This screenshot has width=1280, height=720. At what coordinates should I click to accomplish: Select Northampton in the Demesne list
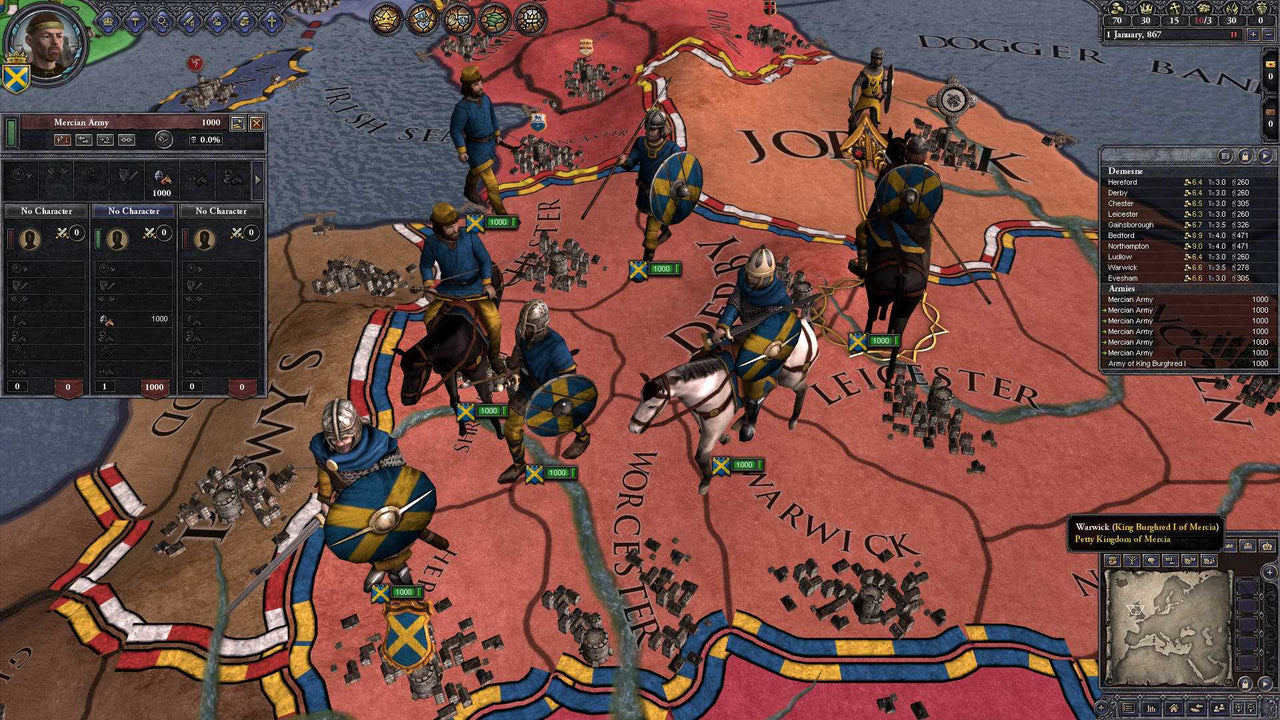[1130, 246]
